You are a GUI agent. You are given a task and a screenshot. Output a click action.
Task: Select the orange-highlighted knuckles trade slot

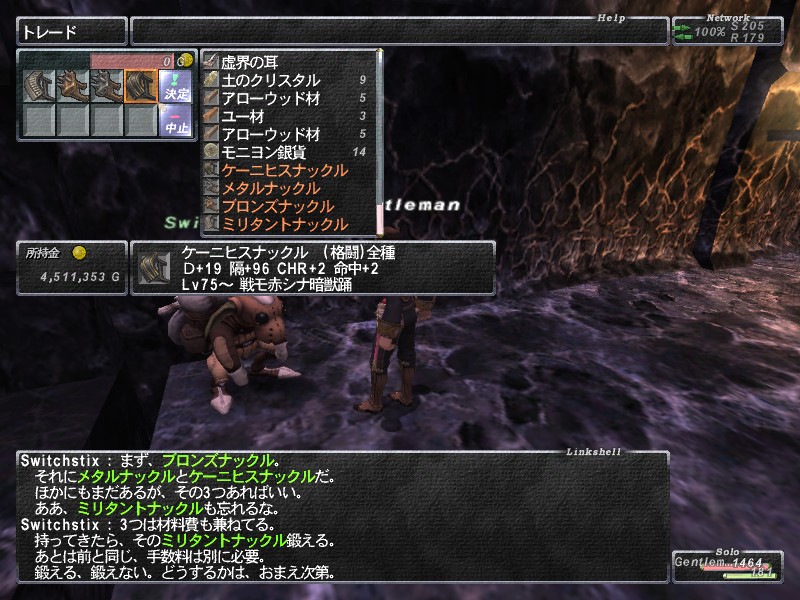click(140, 87)
